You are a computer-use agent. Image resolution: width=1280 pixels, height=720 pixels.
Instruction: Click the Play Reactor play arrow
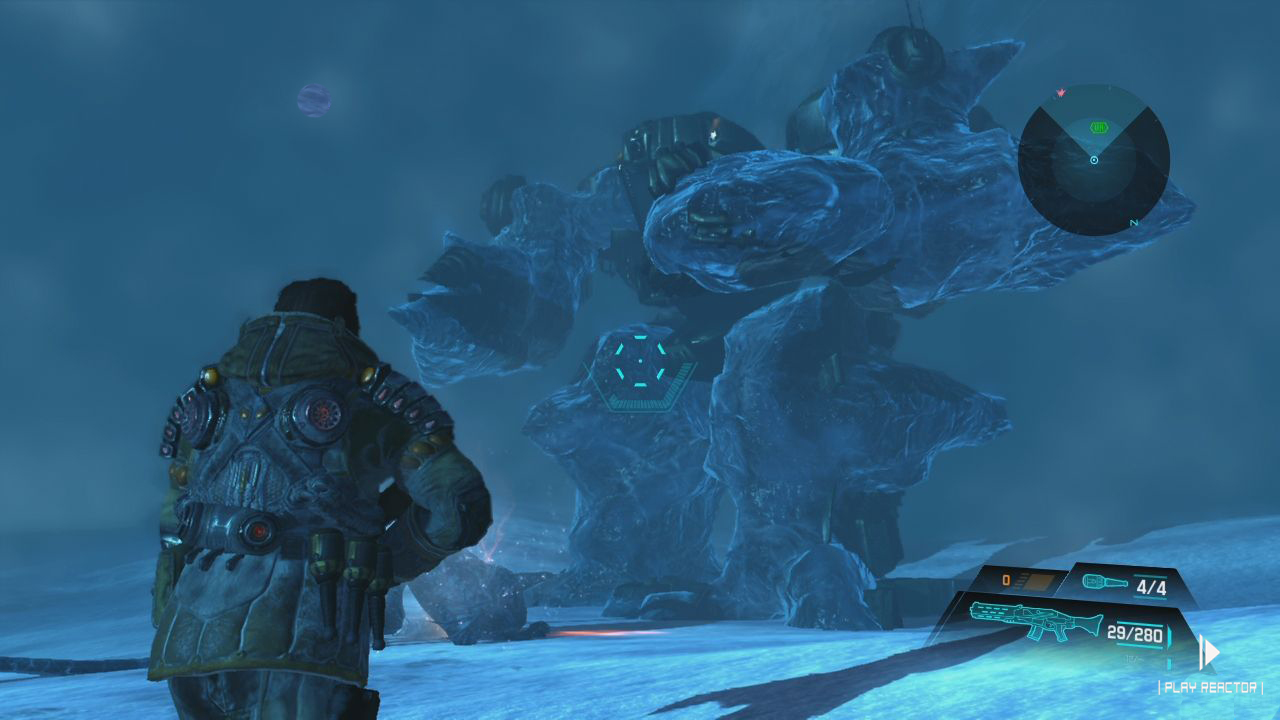pos(1210,653)
